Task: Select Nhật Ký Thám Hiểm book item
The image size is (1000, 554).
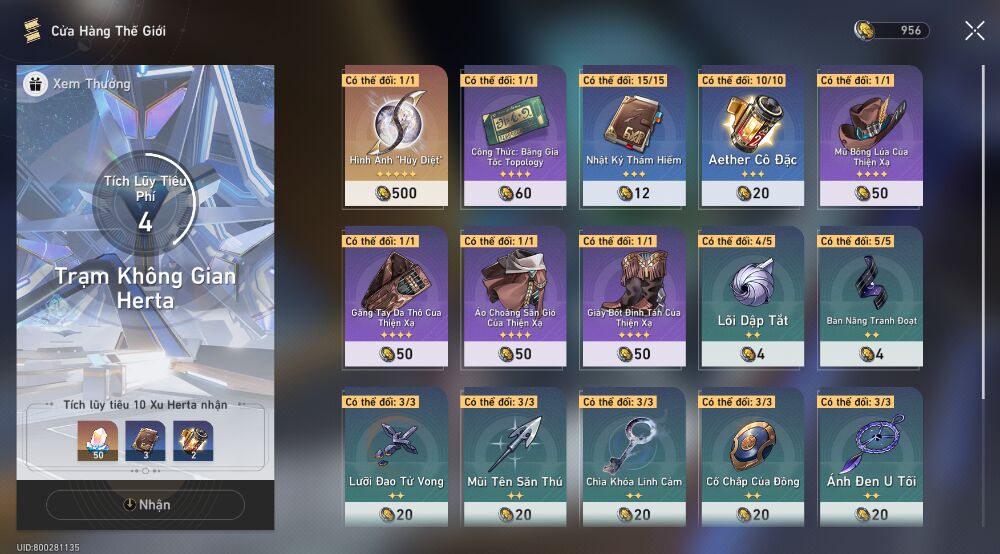Action: click(633, 137)
